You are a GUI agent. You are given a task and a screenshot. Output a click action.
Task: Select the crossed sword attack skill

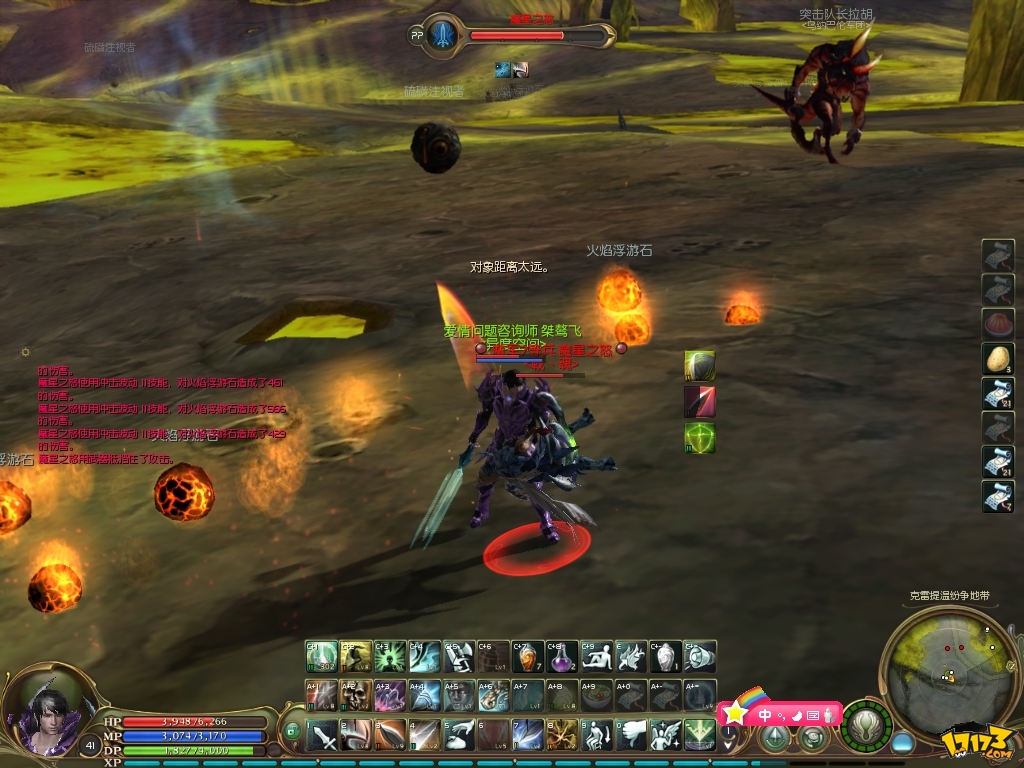[322, 736]
